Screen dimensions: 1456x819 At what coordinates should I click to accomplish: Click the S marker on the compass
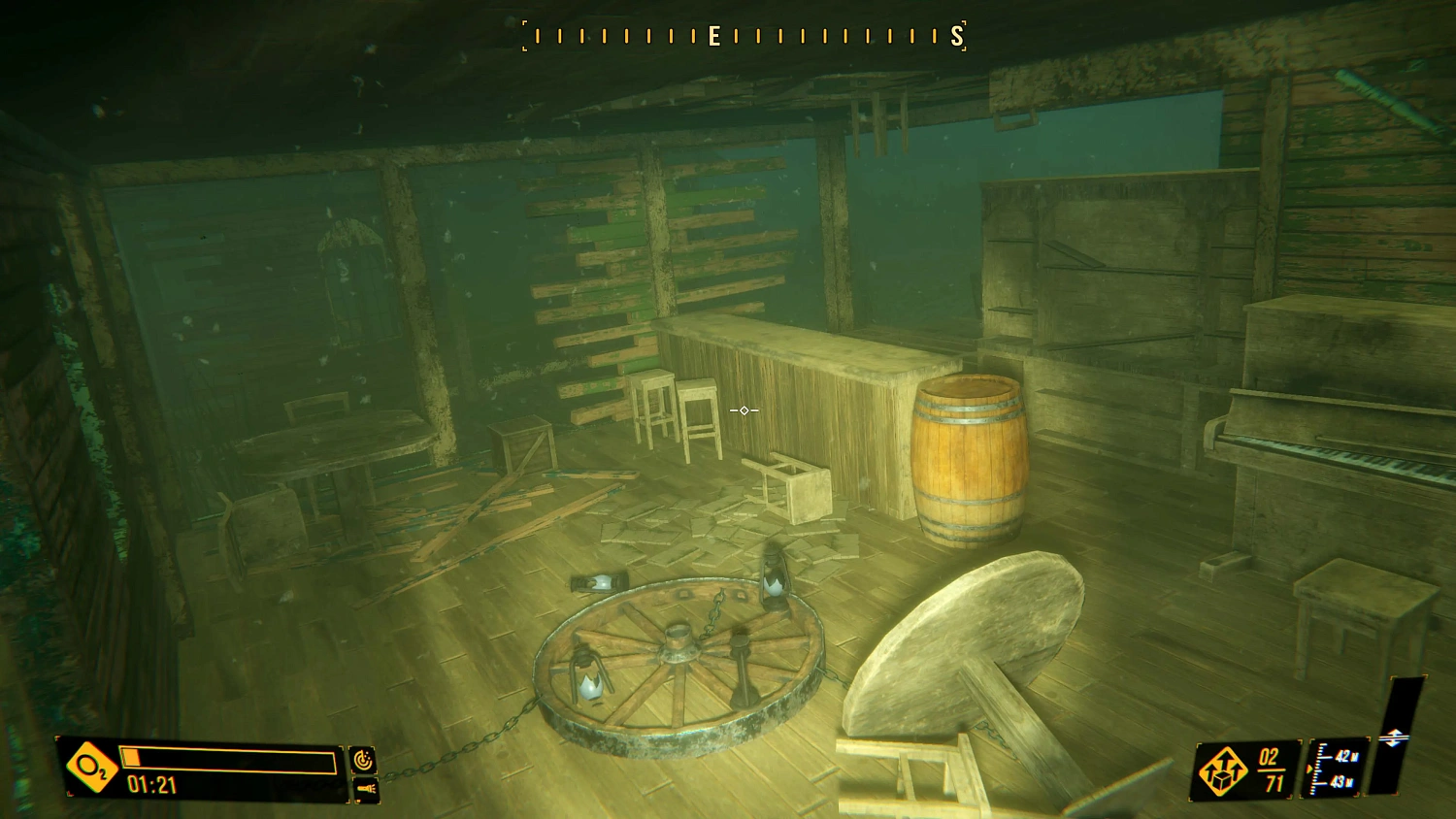tap(956, 35)
